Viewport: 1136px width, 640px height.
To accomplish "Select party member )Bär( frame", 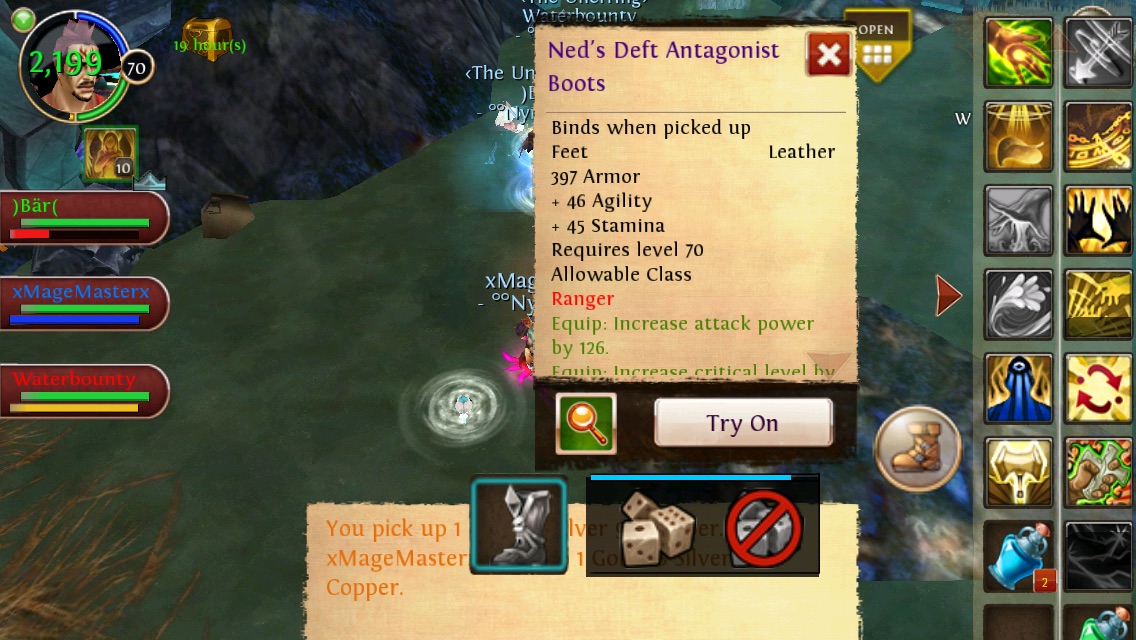I will [84, 217].
